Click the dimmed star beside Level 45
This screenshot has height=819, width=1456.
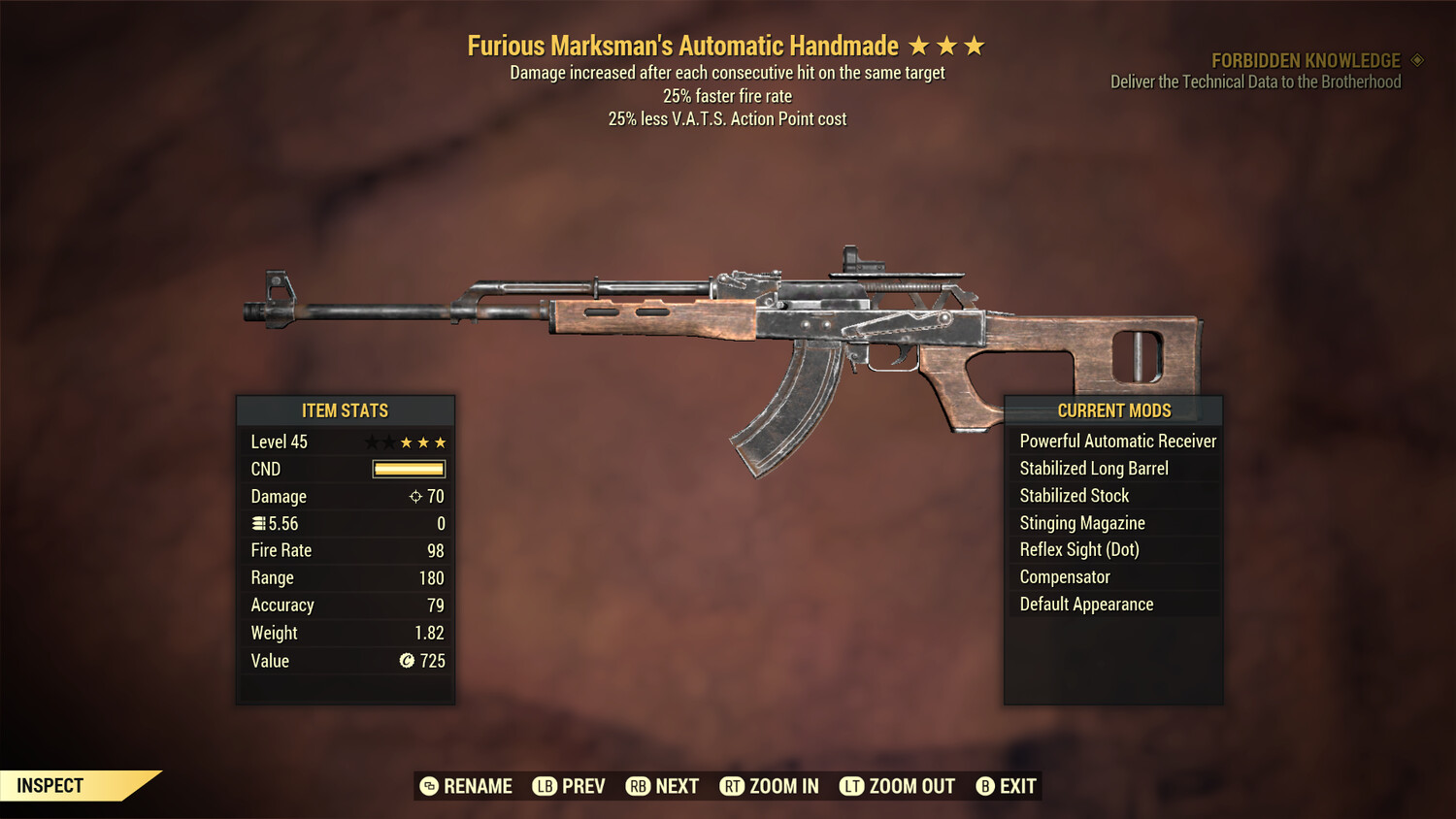[374, 442]
